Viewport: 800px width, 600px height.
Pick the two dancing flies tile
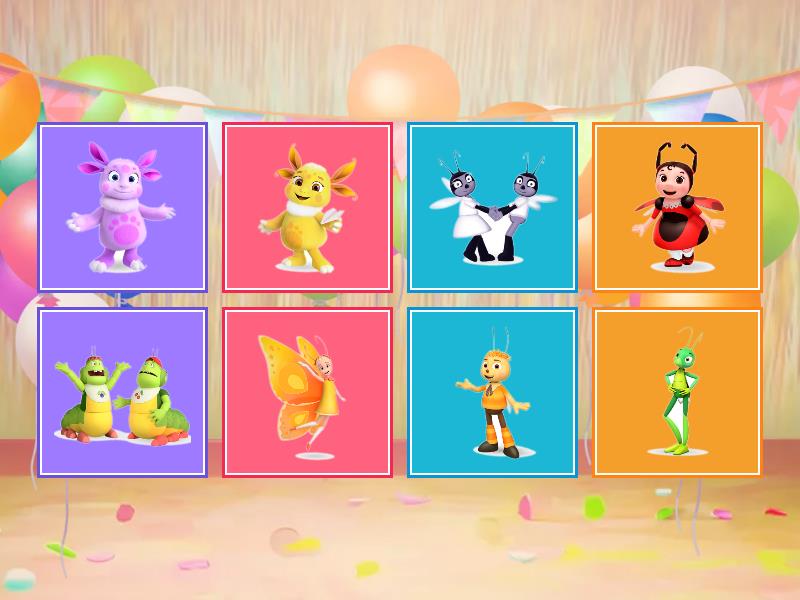pyautogui.click(x=492, y=207)
